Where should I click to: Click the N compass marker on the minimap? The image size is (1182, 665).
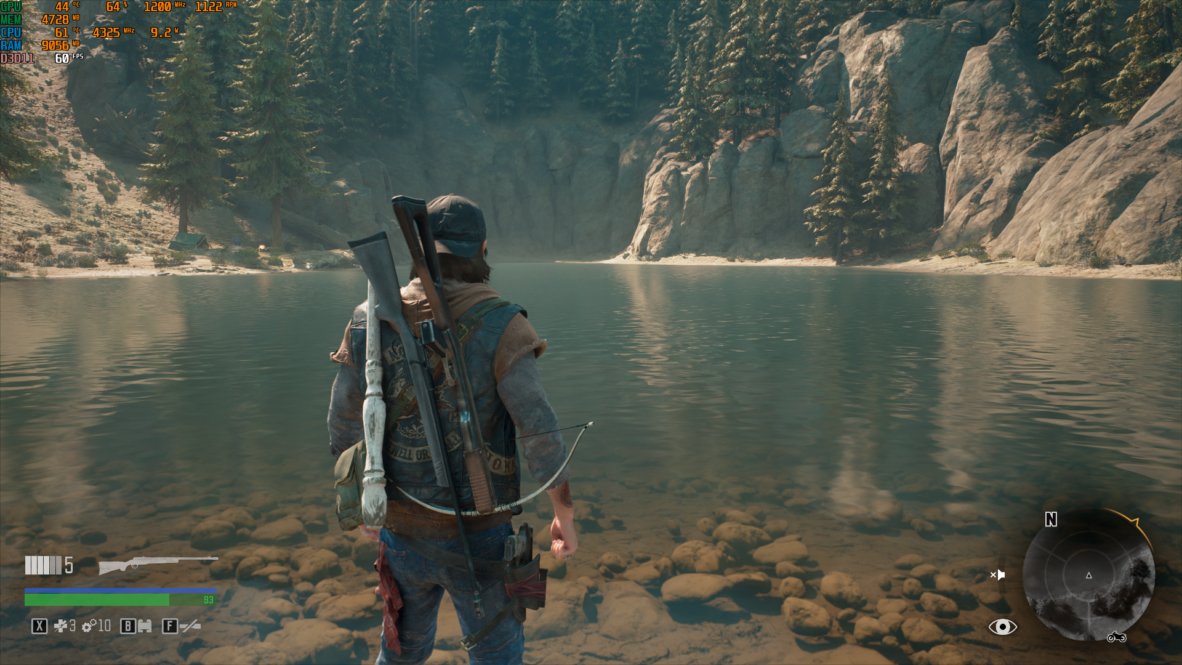[x=1050, y=519]
